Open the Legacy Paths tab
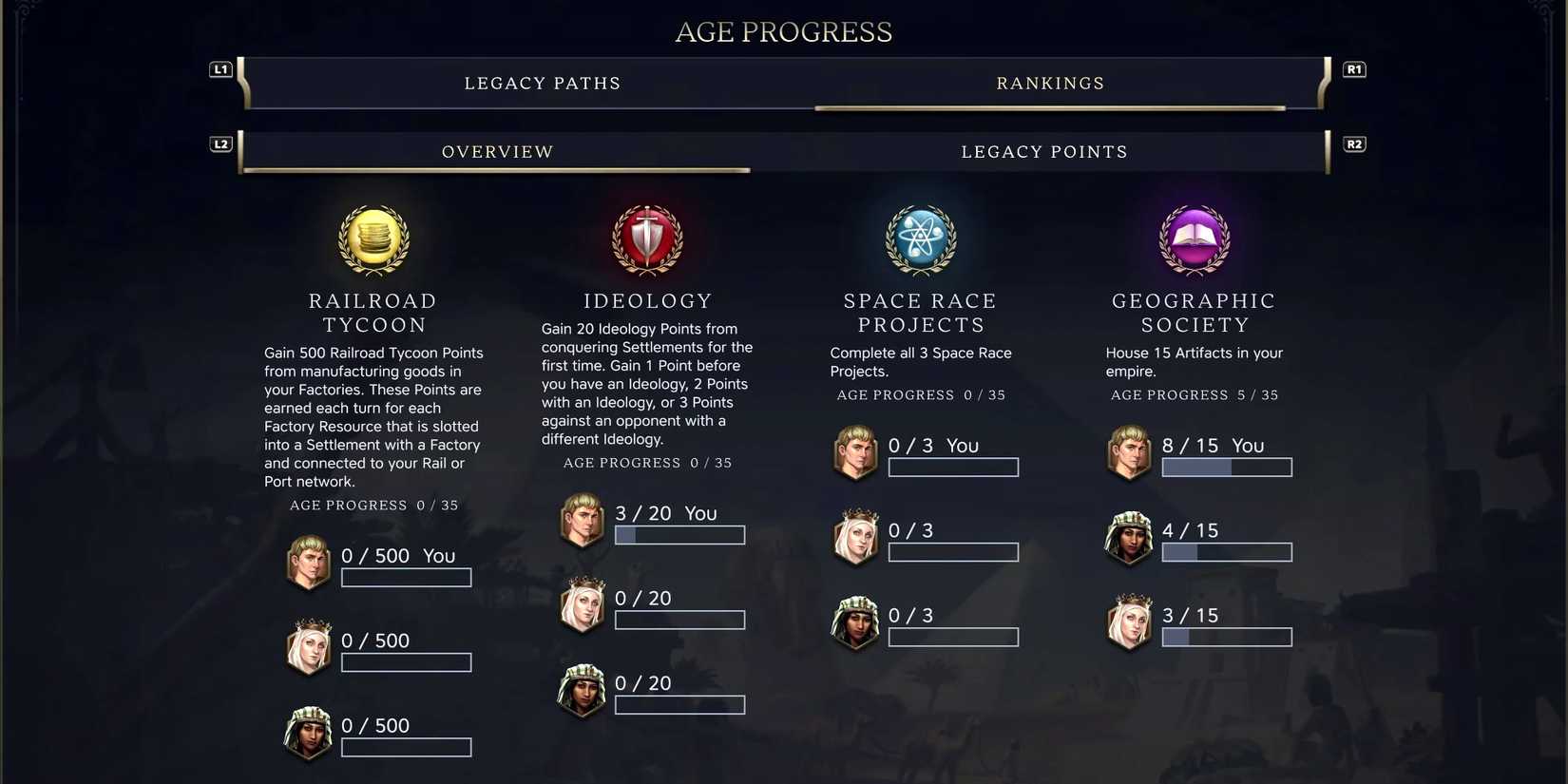 pyautogui.click(x=543, y=83)
